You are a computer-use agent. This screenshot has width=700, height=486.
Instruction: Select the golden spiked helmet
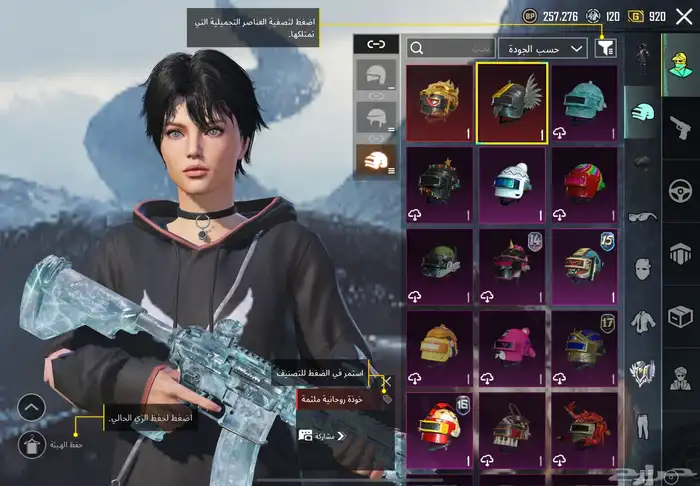click(x=439, y=104)
